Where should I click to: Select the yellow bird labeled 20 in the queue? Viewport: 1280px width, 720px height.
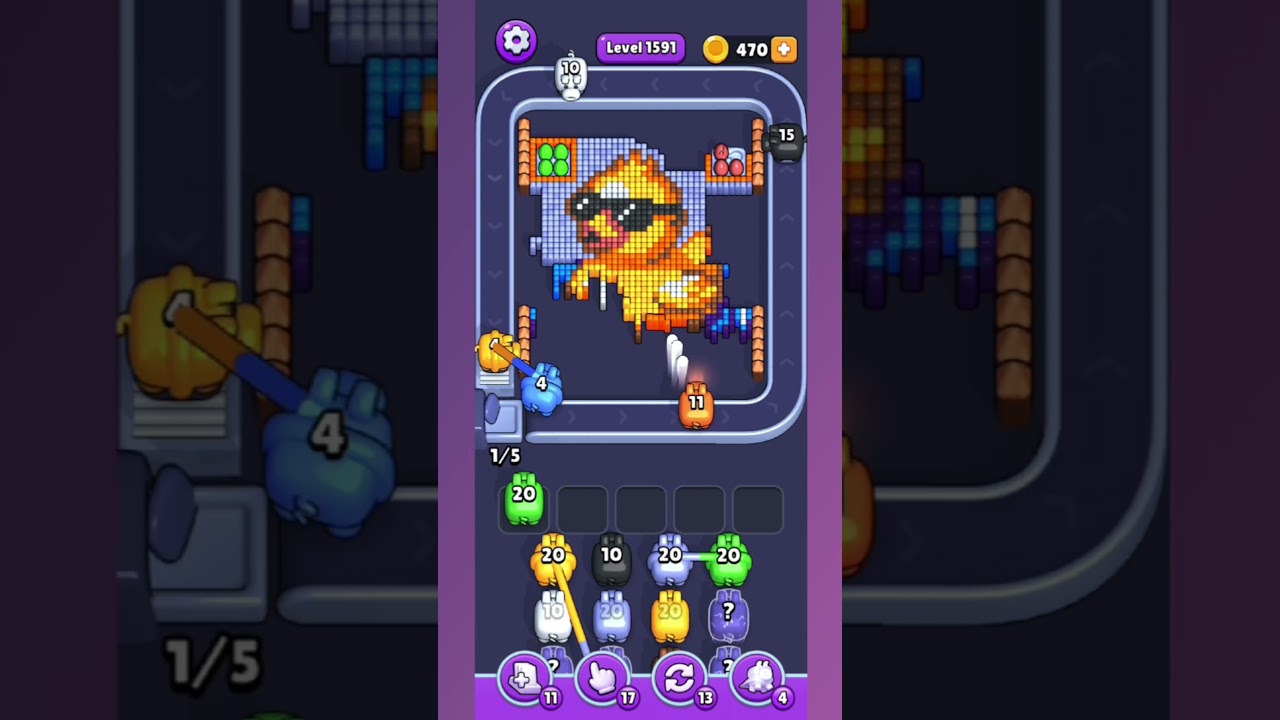pos(553,562)
